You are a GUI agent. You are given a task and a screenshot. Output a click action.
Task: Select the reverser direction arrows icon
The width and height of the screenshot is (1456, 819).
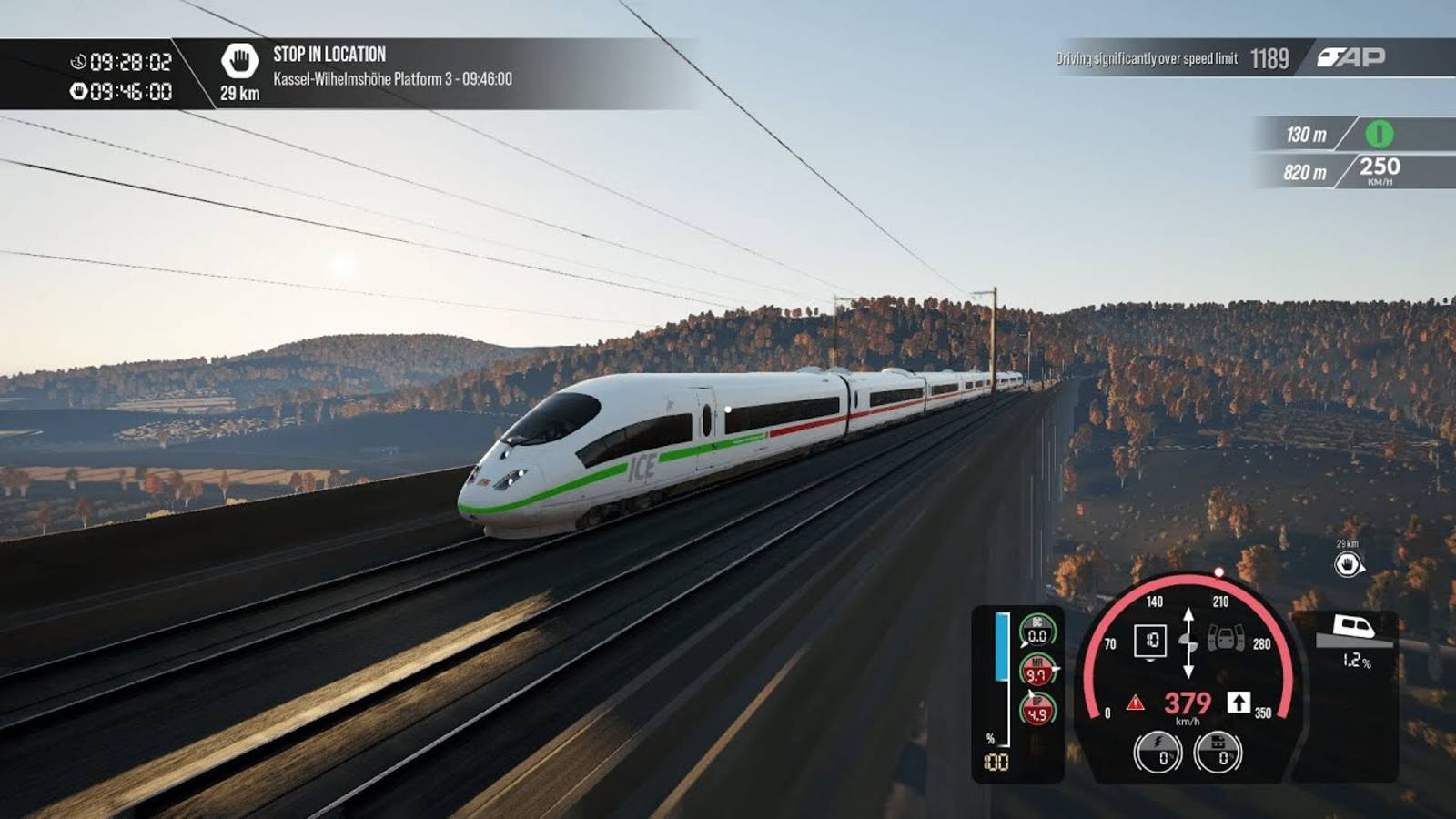tap(1188, 642)
